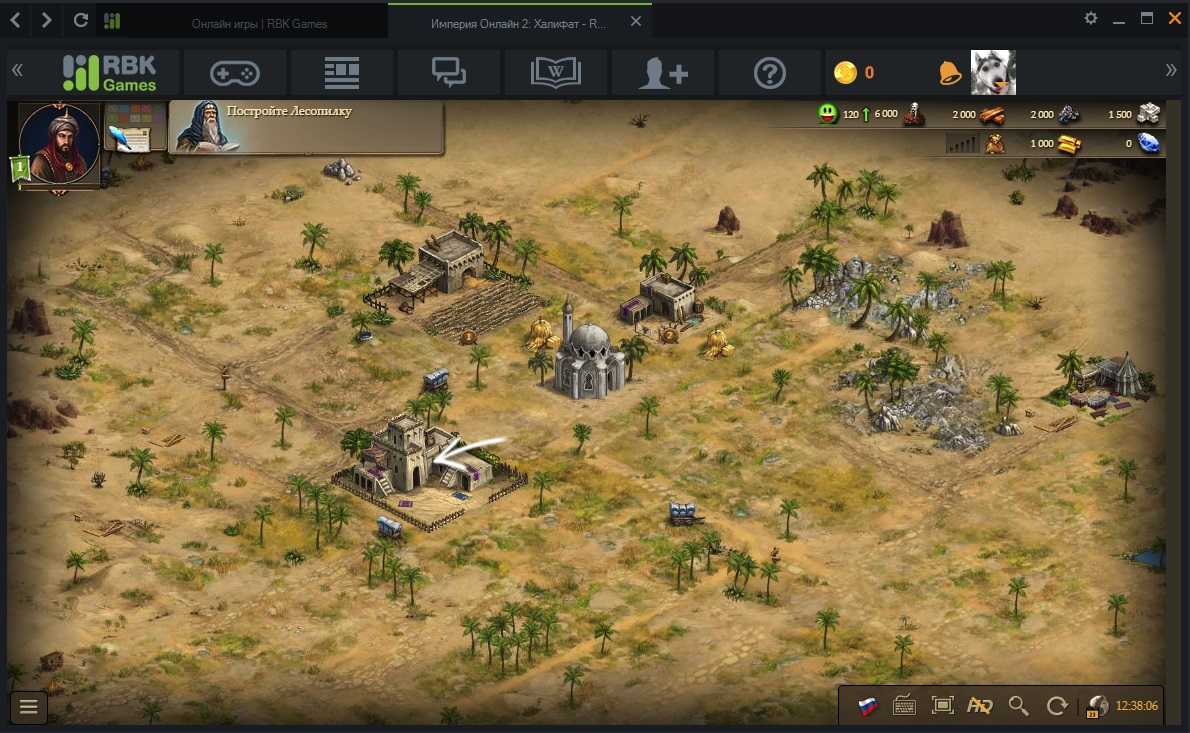Click the orange notification bell
The image size is (1190, 733).
point(949,72)
